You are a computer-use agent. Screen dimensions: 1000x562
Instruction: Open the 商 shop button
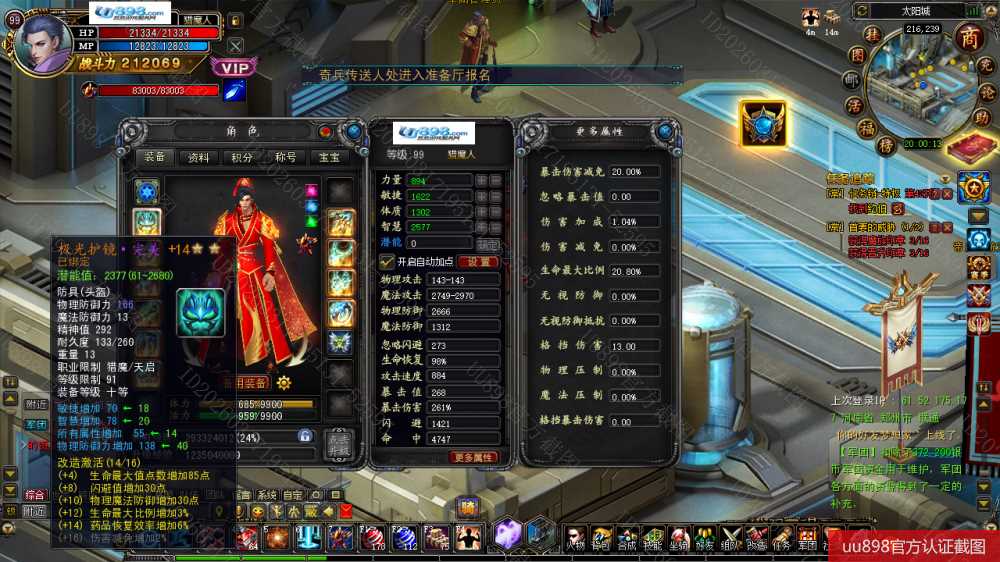pos(968,37)
